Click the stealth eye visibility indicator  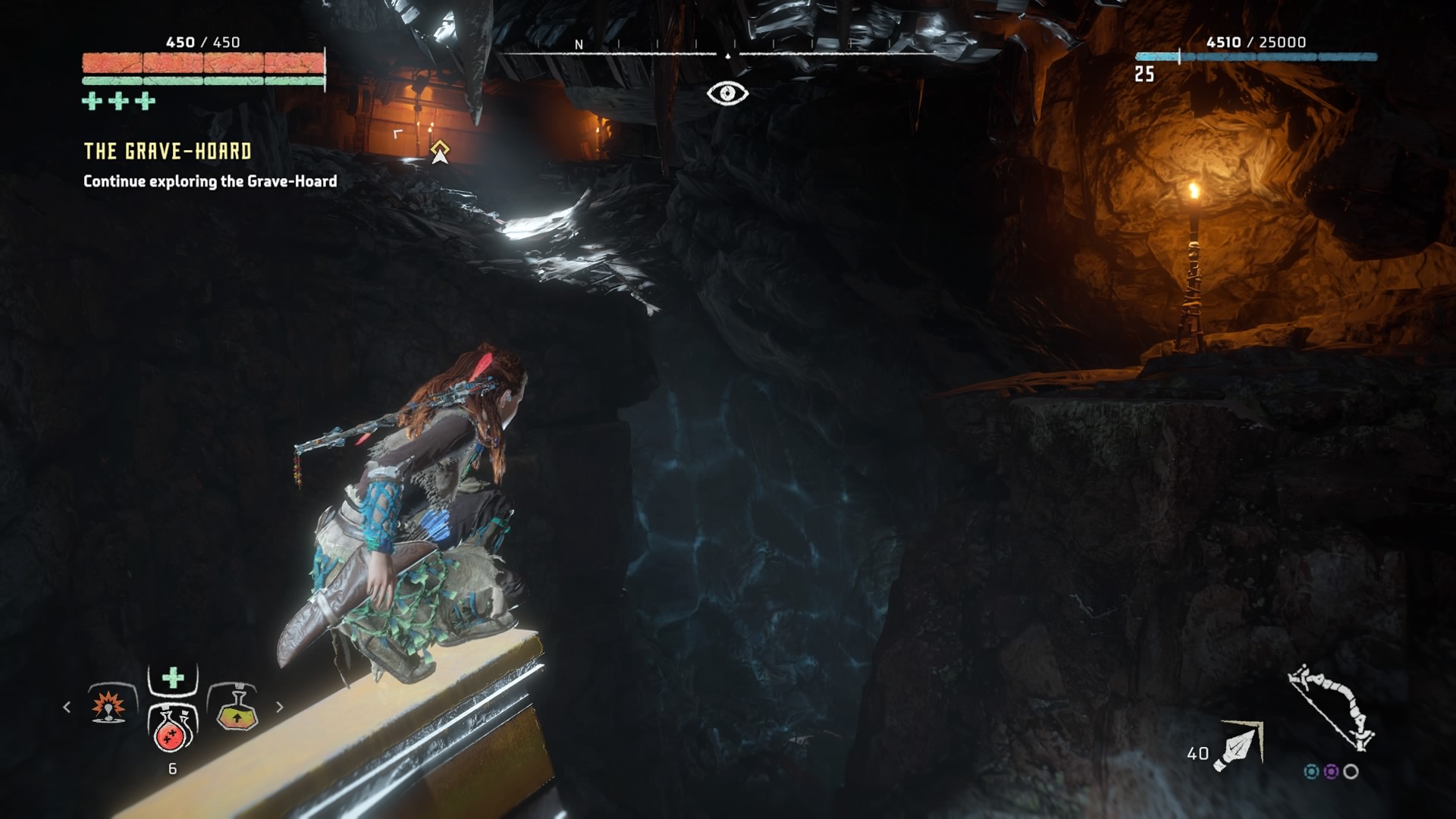click(727, 93)
